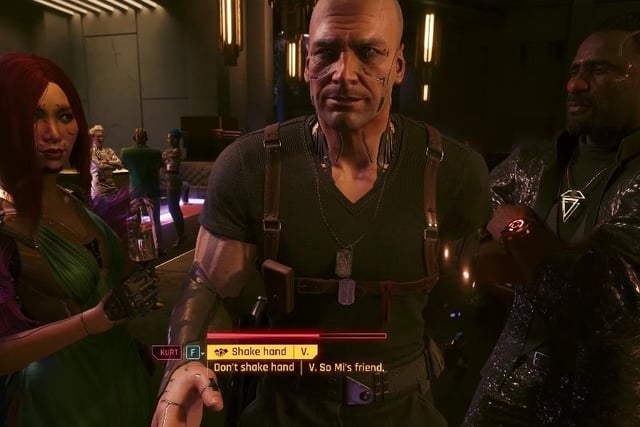The height and width of the screenshot is (427, 640).
Task: Select the "Don't shake hand" reply
Action: coord(254,368)
